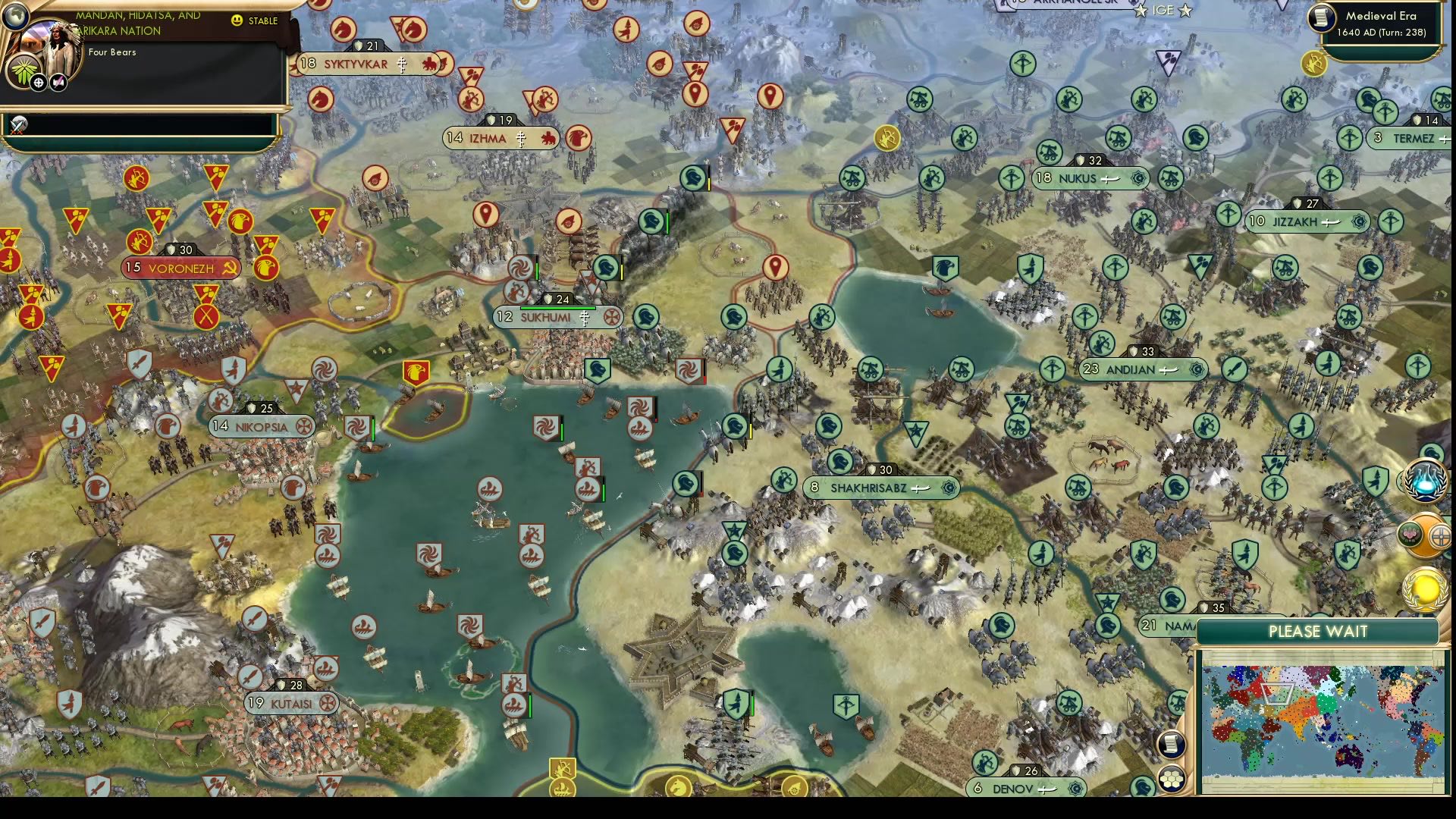Open the Social Policies screen
The height and width of the screenshot is (819, 1456).
coord(1408,535)
